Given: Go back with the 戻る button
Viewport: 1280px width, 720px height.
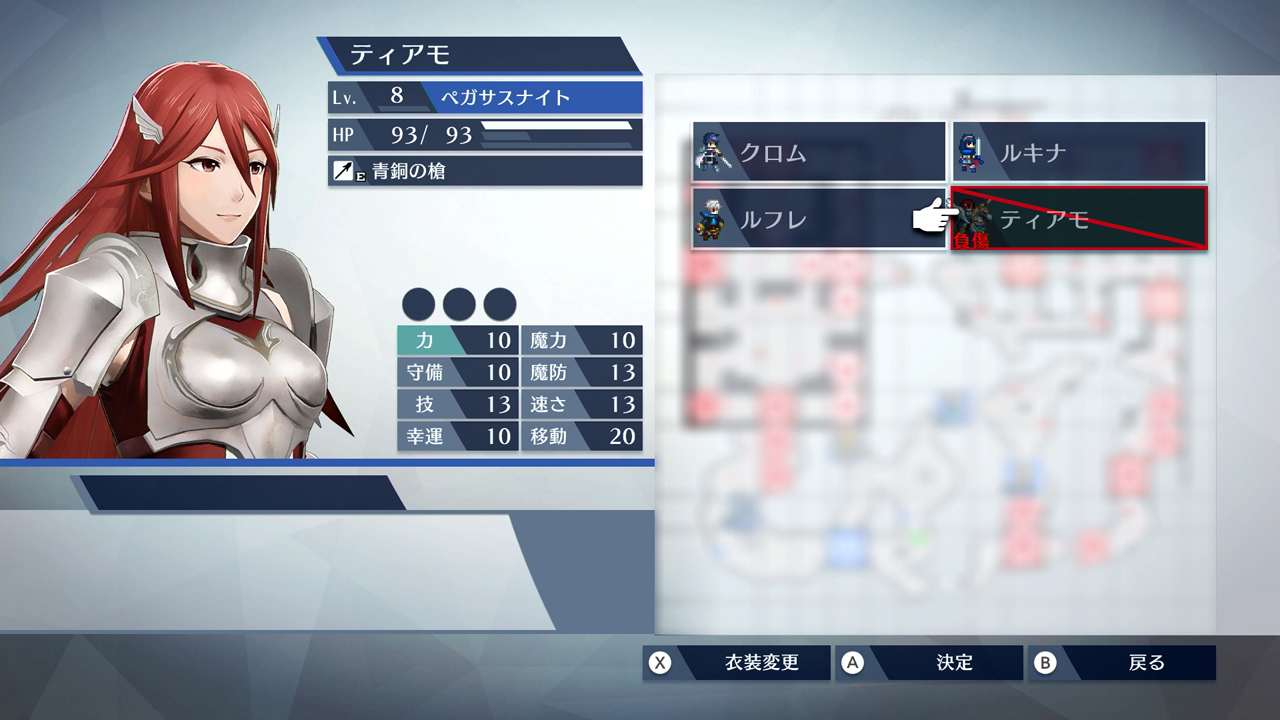Looking at the screenshot, I should tap(1122, 663).
